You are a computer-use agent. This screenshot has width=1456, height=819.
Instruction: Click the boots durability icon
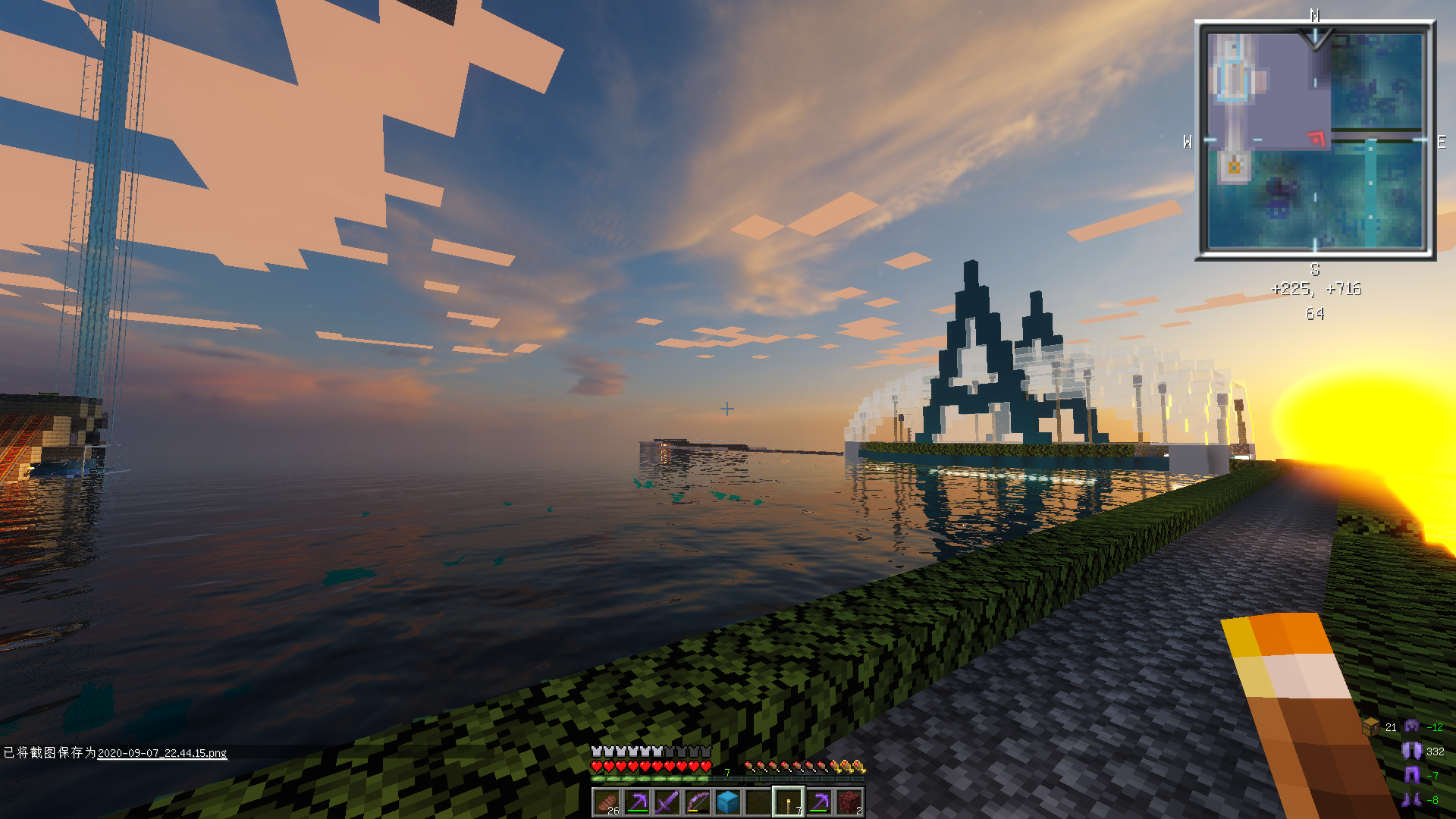tap(1411, 799)
